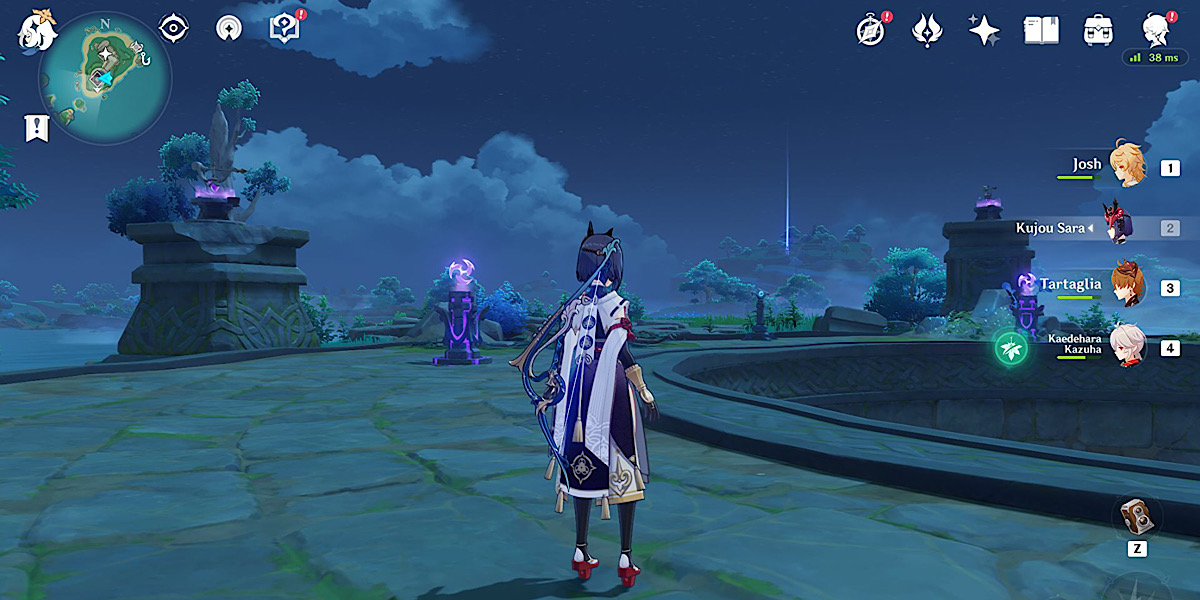Switch to party member Josh
This screenshot has height=600, width=1200.
[1128, 166]
